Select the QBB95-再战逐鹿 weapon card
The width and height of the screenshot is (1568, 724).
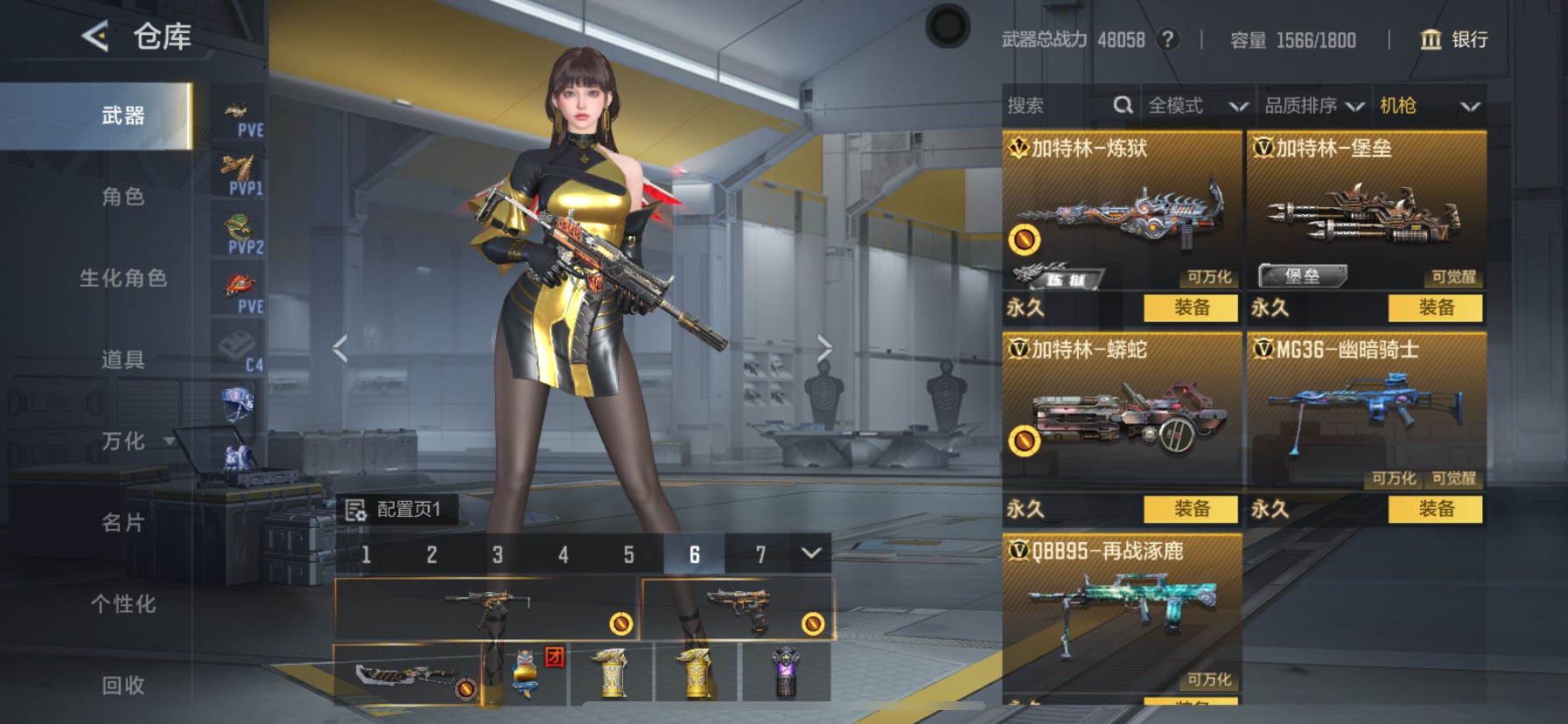click(x=1122, y=612)
